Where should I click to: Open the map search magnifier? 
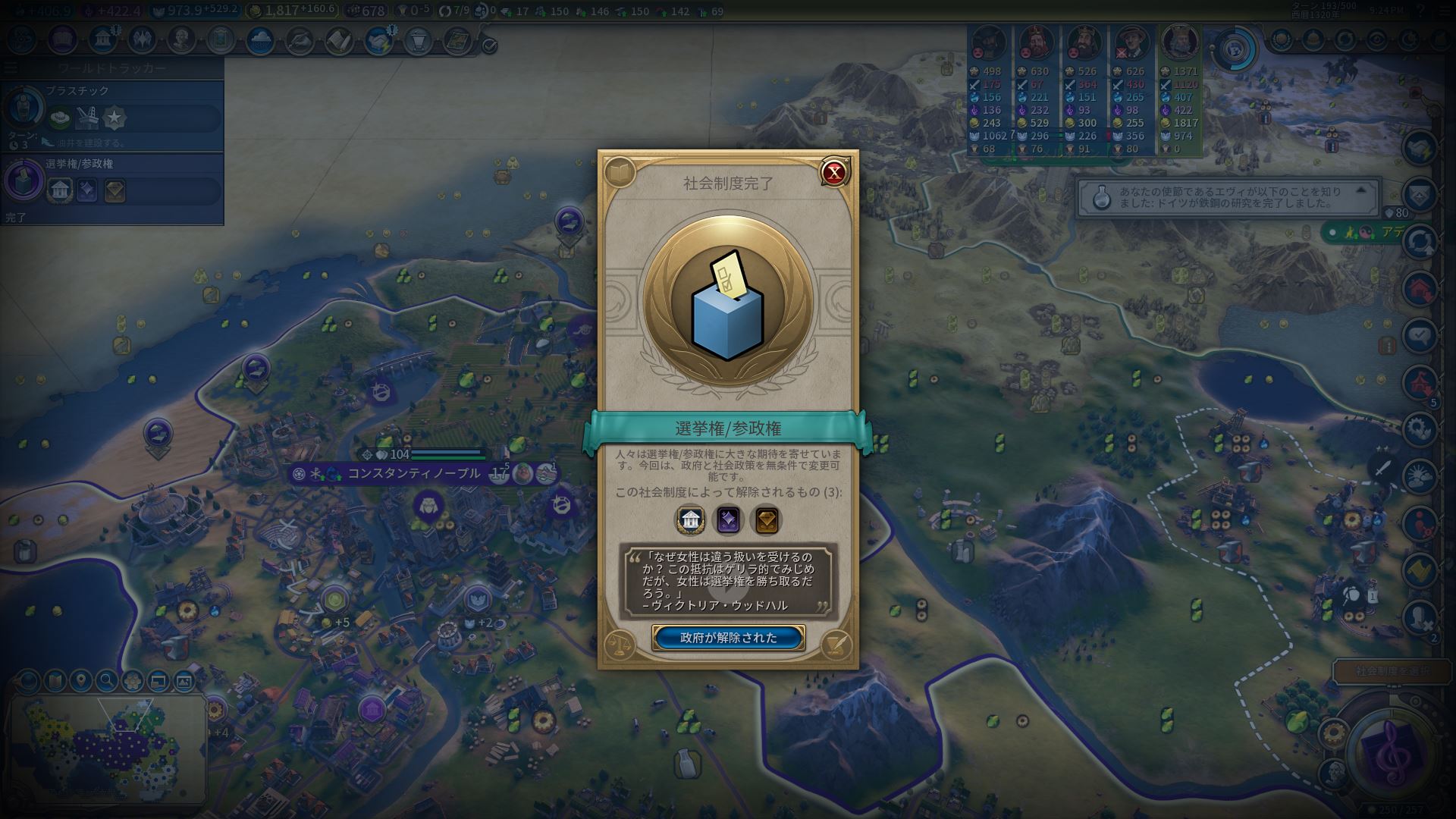[106, 681]
